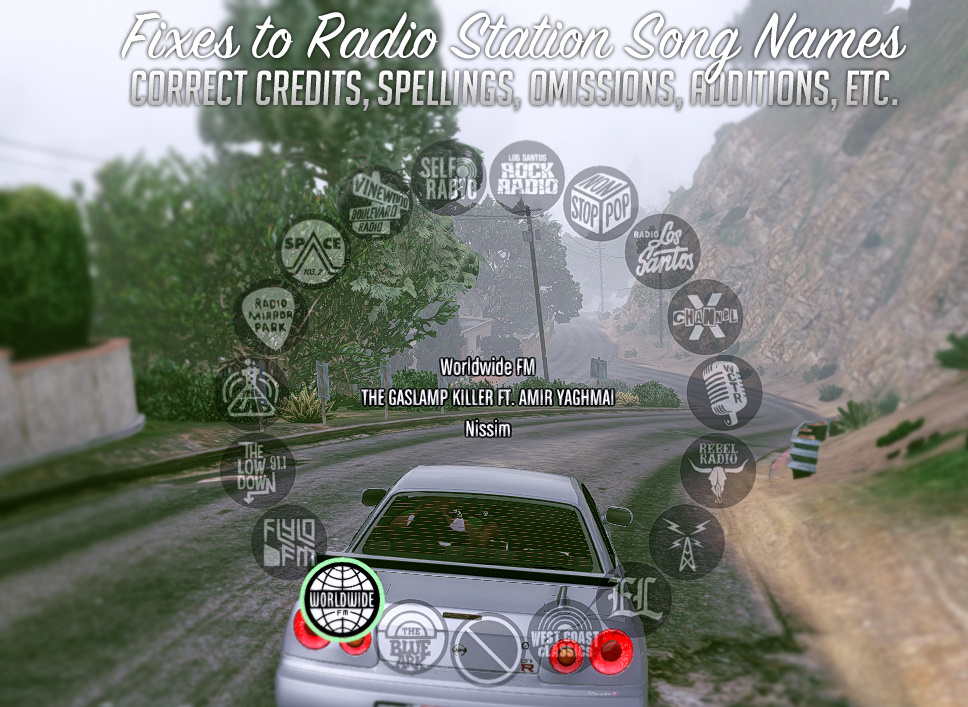Tune to the WCTR microphone station
This screenshot has width=968, height=707.
click(x=724, y=392)
